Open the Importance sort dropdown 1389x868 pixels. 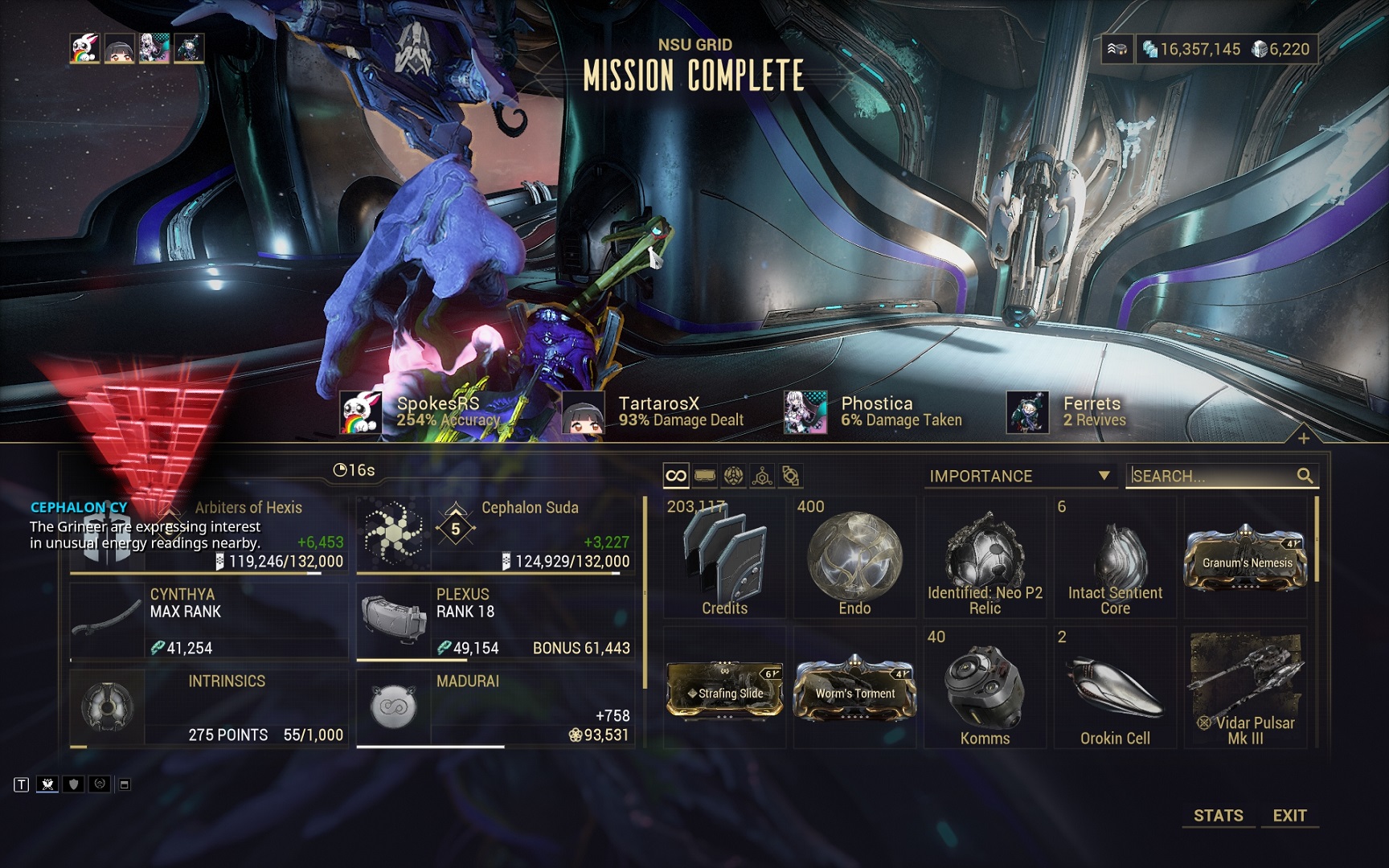click(1018, 476)
